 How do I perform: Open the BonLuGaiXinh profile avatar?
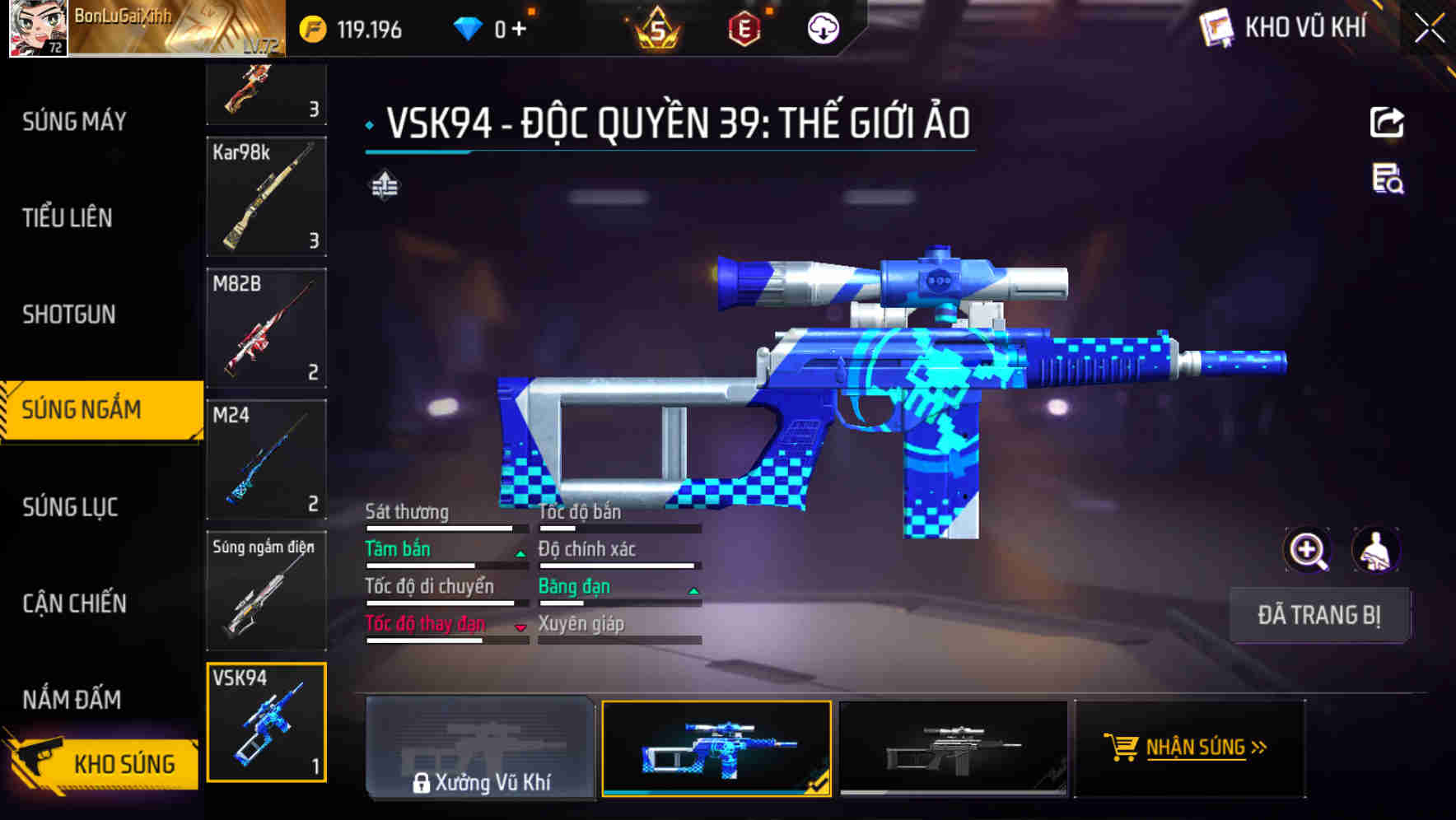pos(37,30)
